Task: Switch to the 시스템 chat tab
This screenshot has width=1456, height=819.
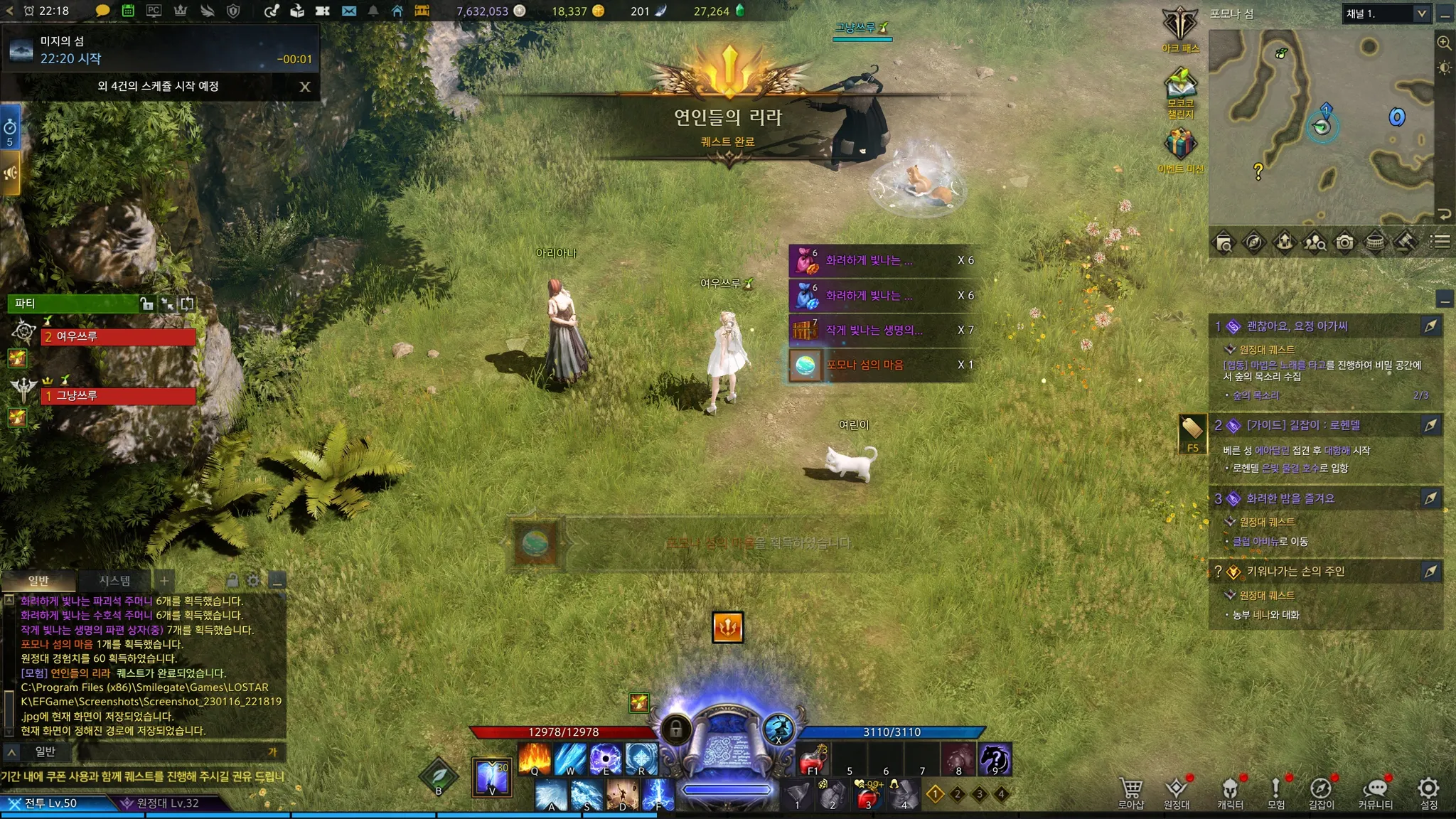Action: click(x=114, y=581)
